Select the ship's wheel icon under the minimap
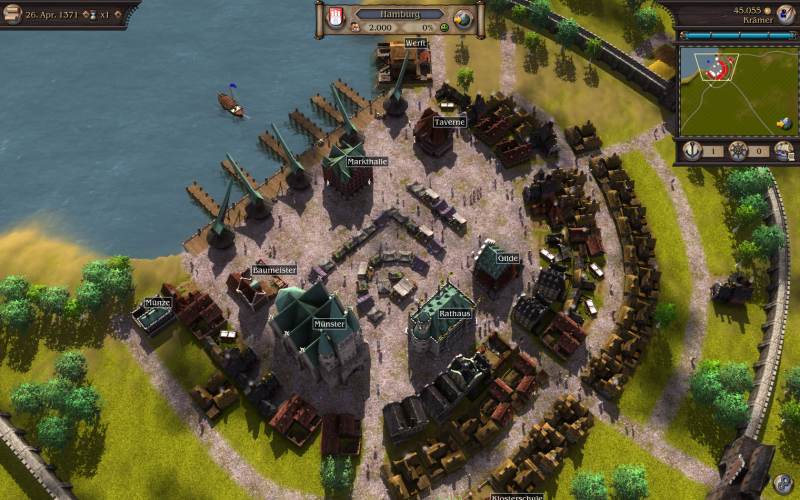 pyautogui.click(x=738, y=150)
